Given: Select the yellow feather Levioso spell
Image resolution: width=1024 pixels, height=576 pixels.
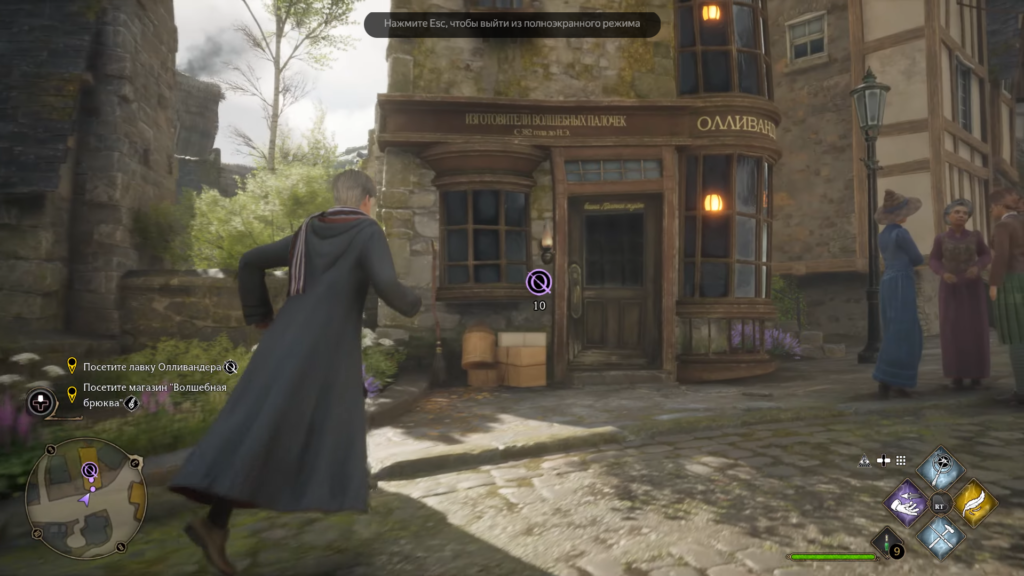Looking at the screenshot, I should click(x=973, y=502).
